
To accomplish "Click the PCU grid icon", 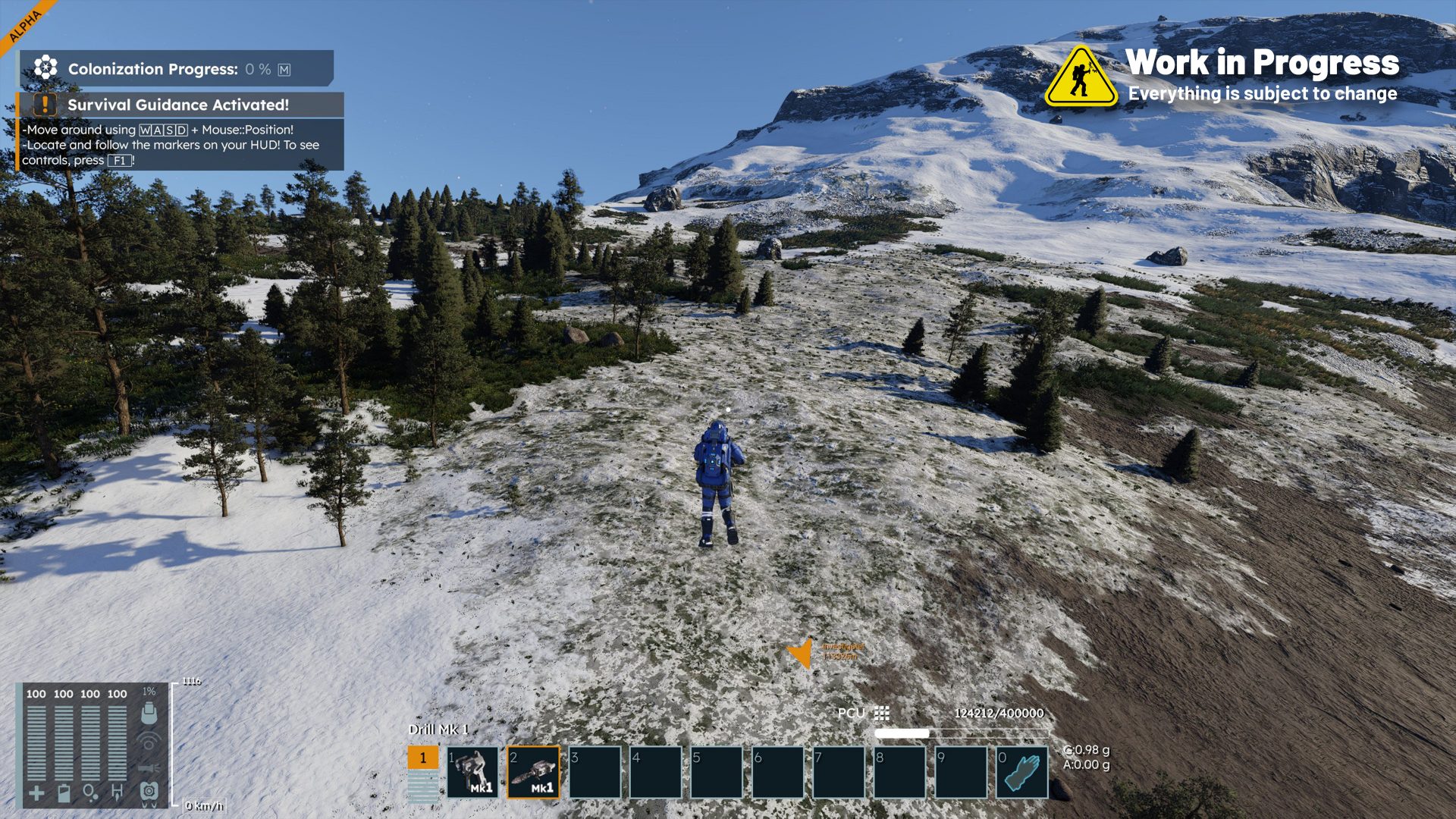I will pos(881,713).
